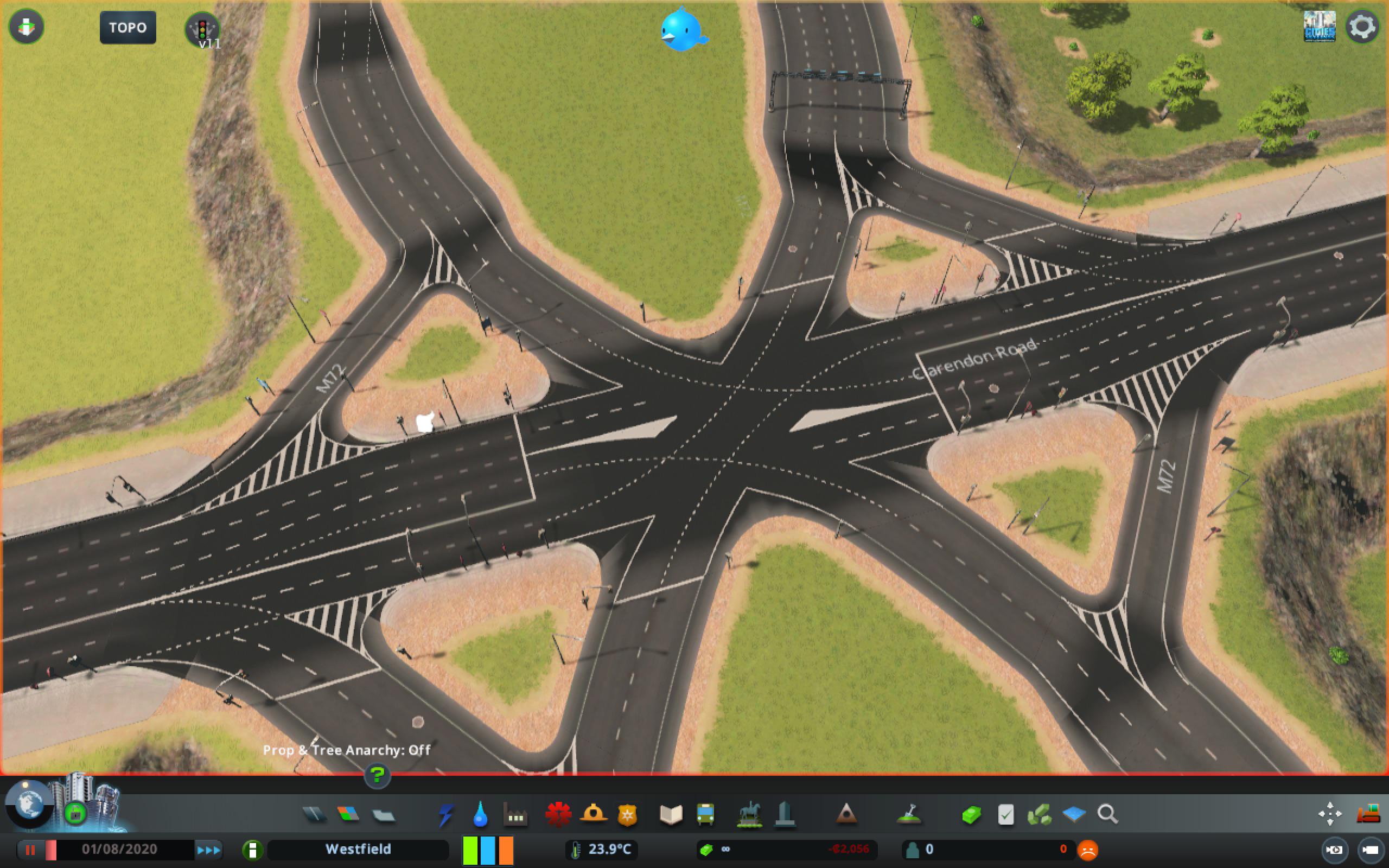Open the Education panel
The height and width of the screenshot is (868, 1389).
672,814
